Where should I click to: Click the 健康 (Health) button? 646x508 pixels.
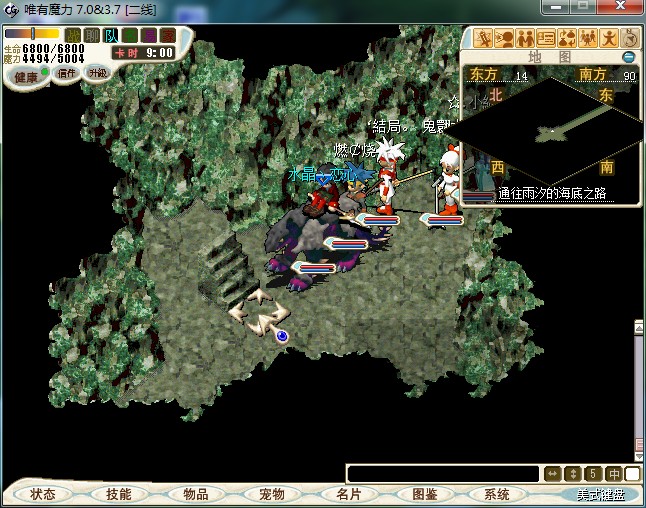point(26,77)
